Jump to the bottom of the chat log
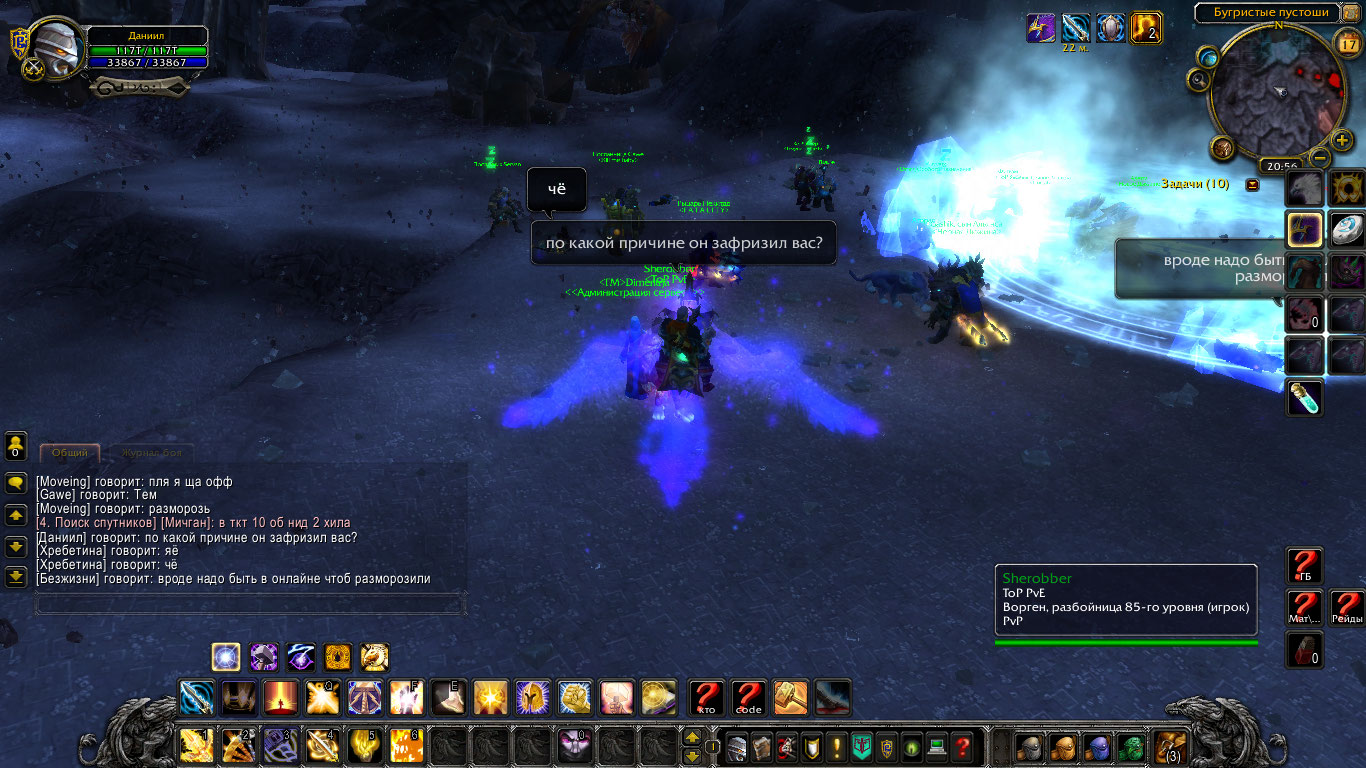The height and width of the screenshot is (768, 1366). 16,577
